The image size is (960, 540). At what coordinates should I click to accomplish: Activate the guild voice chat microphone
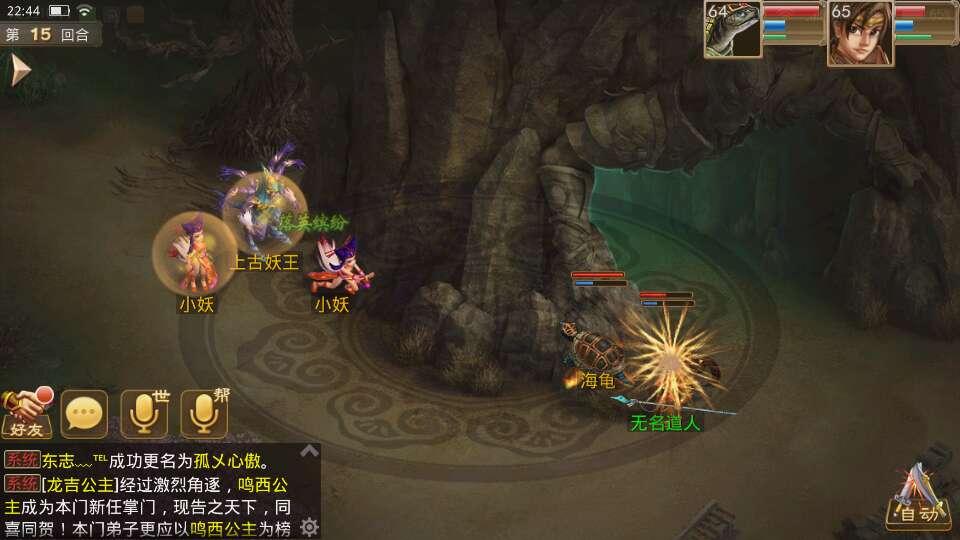click(x=204, y=413)
